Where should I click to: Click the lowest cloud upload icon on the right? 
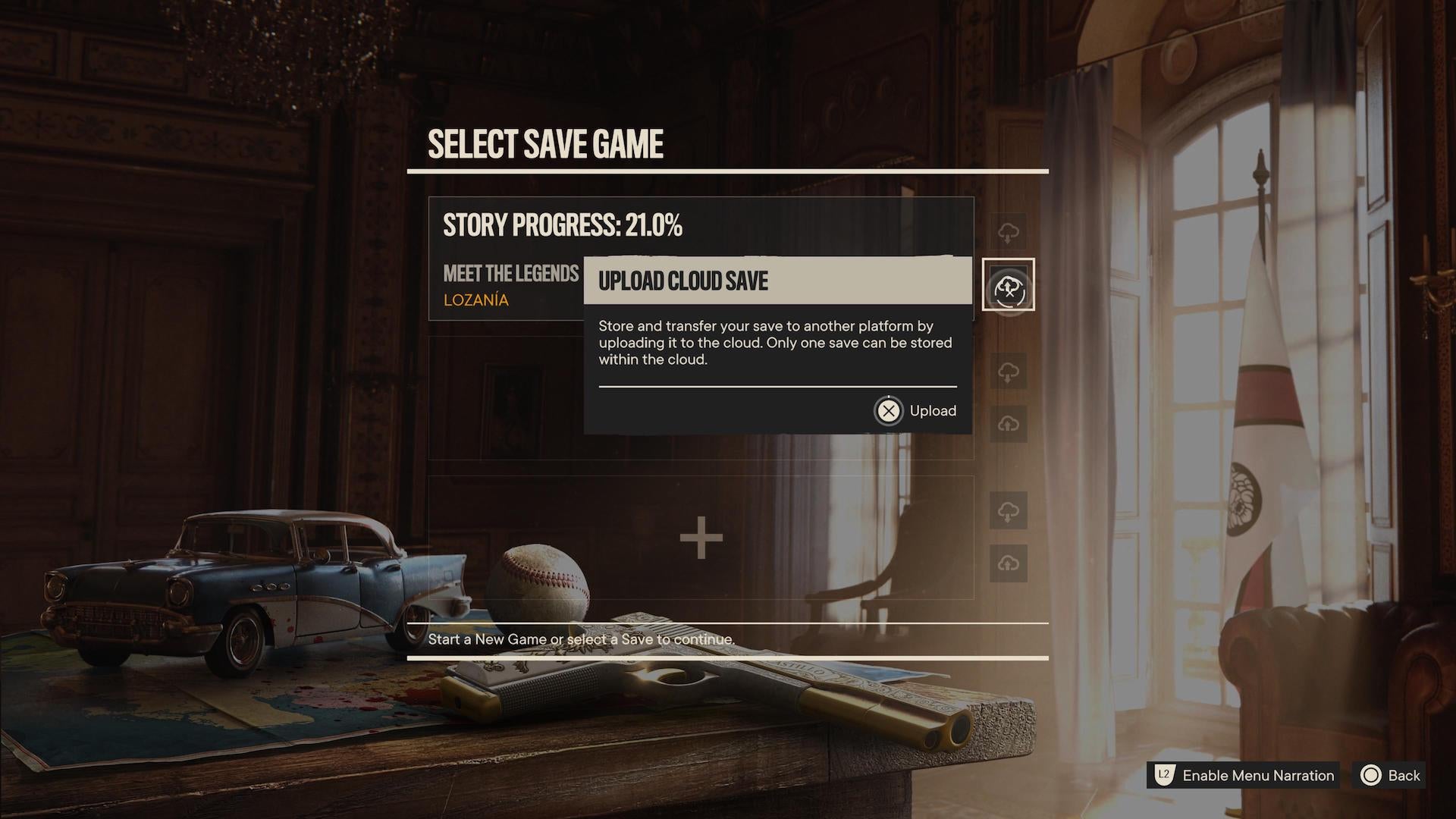(x=1009, y=563)
